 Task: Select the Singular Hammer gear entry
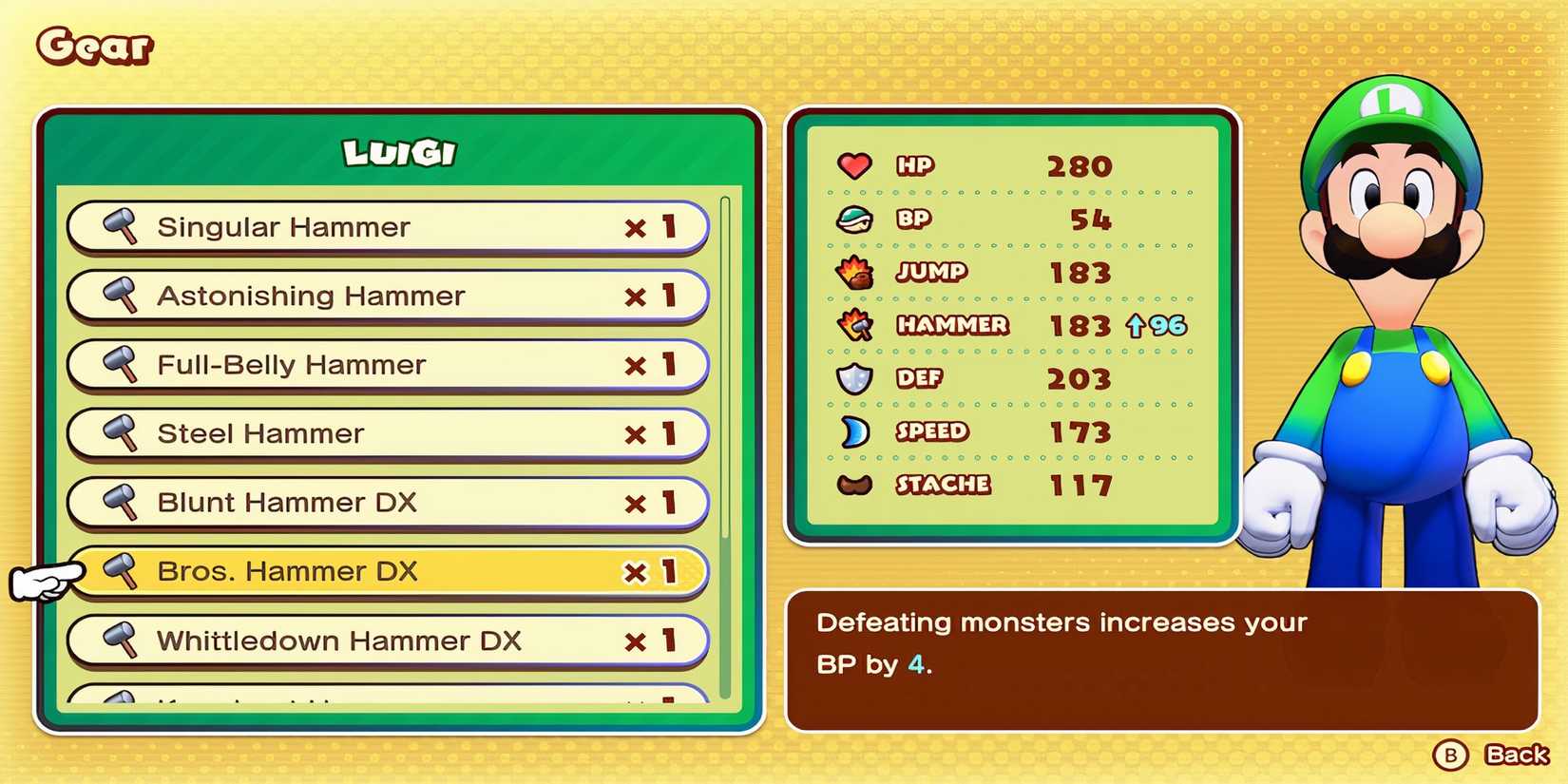pos(380,227)
